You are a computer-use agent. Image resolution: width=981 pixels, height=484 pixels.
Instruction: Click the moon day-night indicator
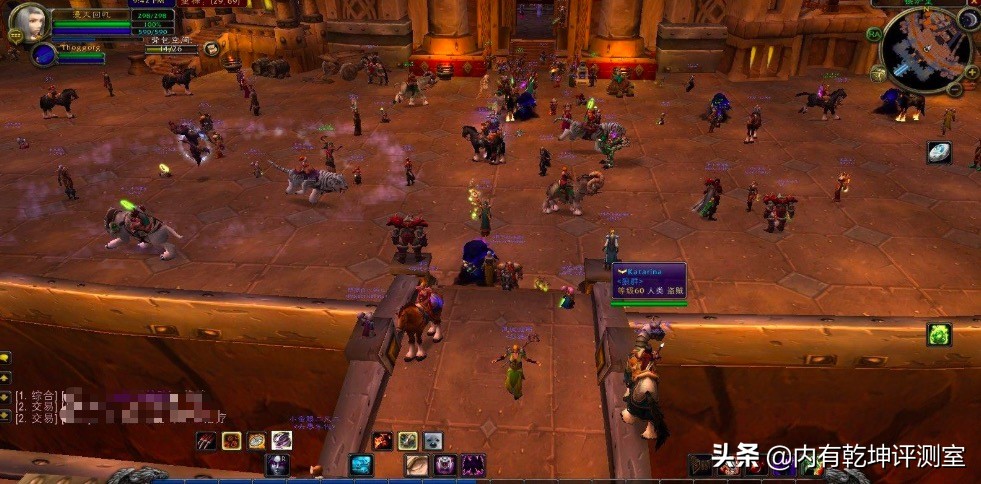tap(968, 19)
